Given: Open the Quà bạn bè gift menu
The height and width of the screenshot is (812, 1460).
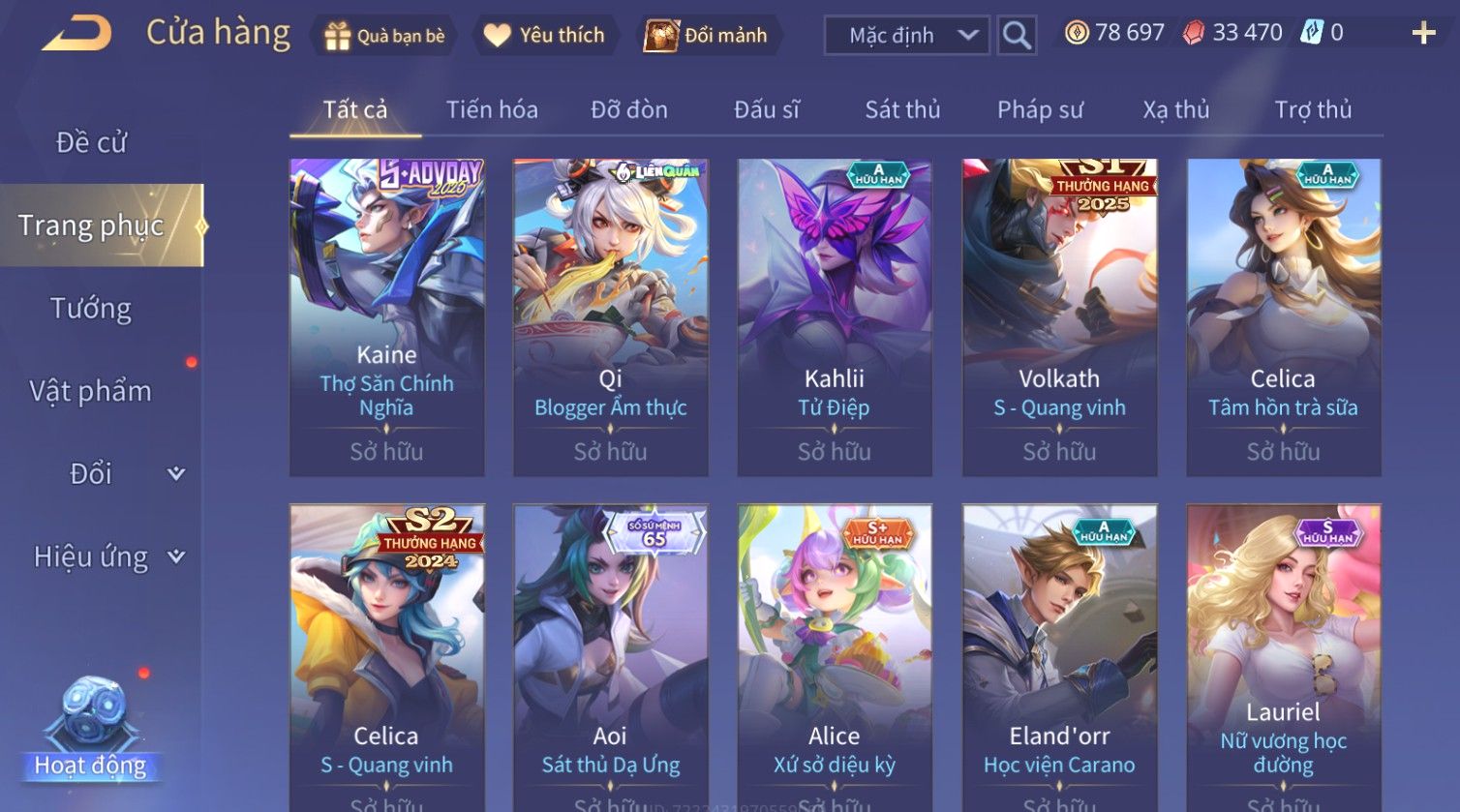Looking at the screenshot, I should pyautogui.click(x=385, y=36).
